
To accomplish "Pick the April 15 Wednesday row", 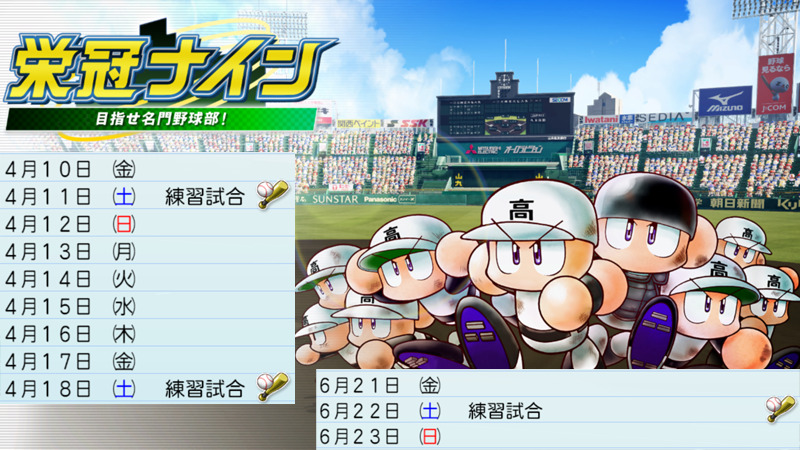I will click(x=147, y=305).
